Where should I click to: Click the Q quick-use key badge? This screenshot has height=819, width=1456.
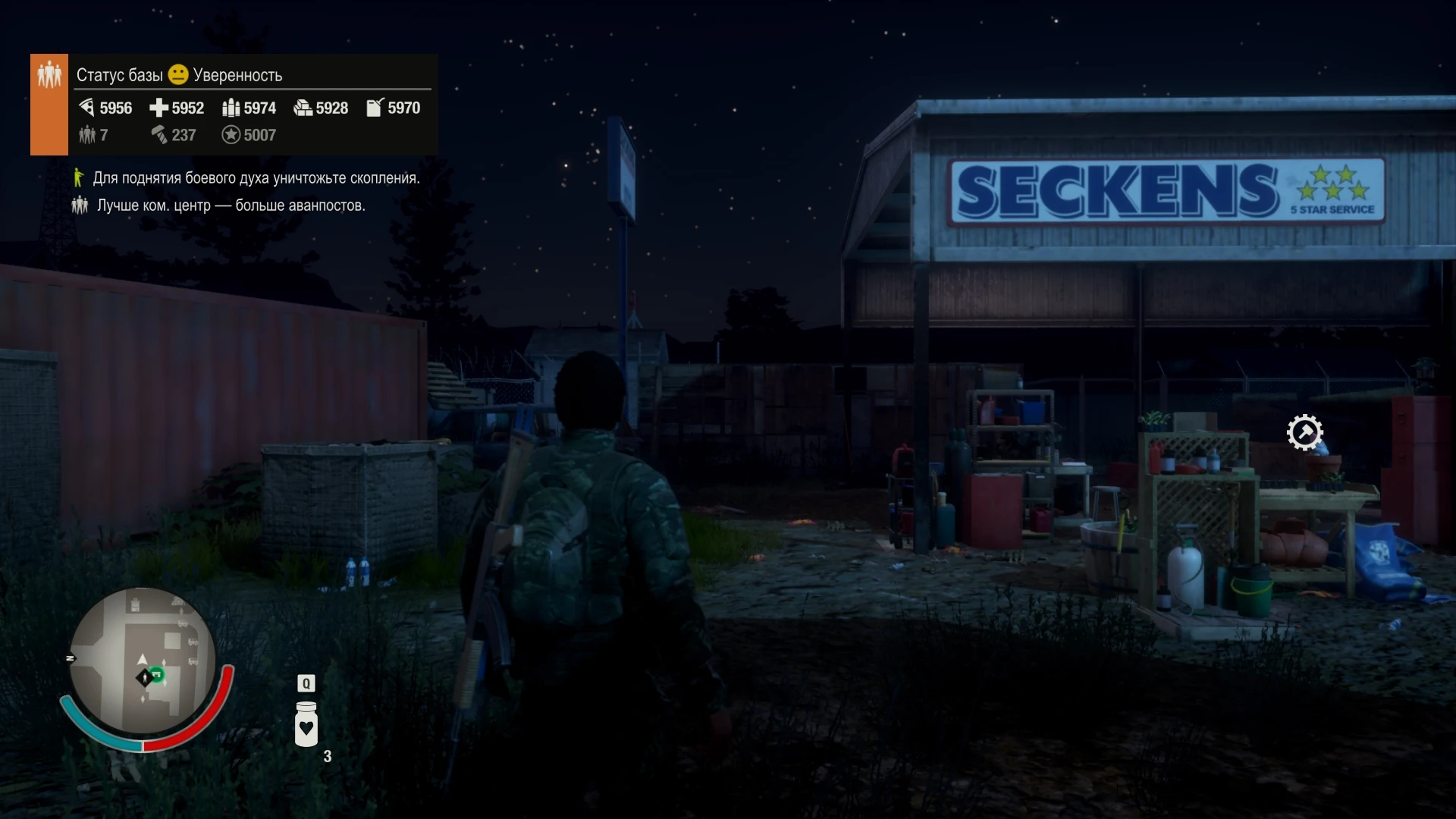point(306,683)
